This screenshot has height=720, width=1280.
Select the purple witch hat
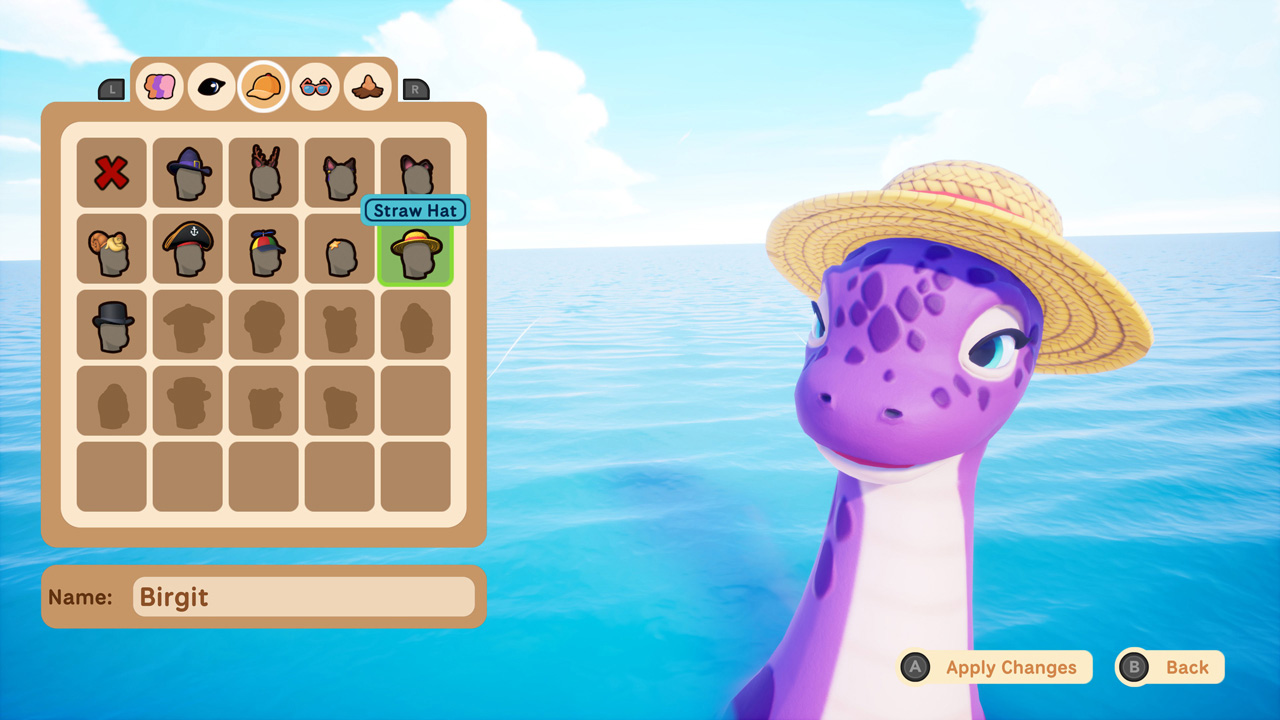point(187,172)
